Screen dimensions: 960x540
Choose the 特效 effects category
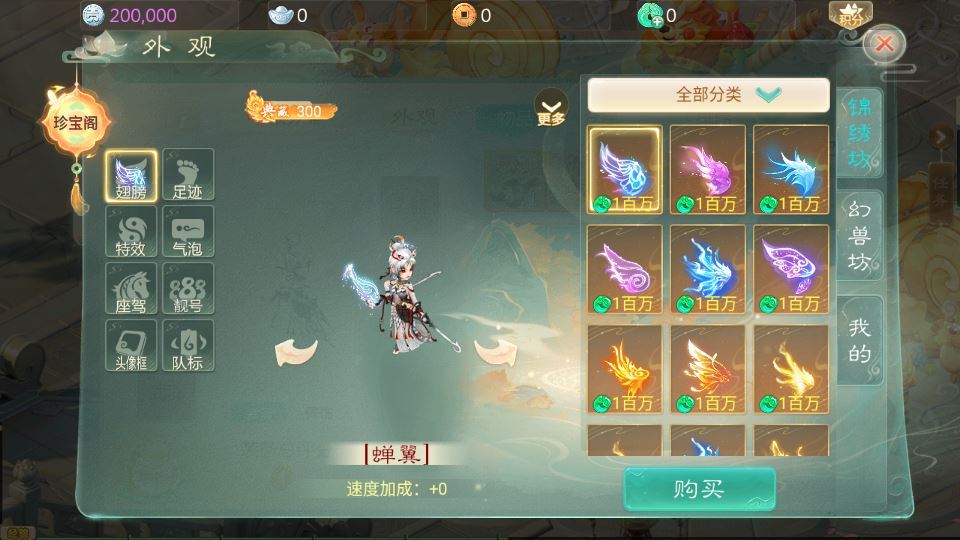pos(132,233)
